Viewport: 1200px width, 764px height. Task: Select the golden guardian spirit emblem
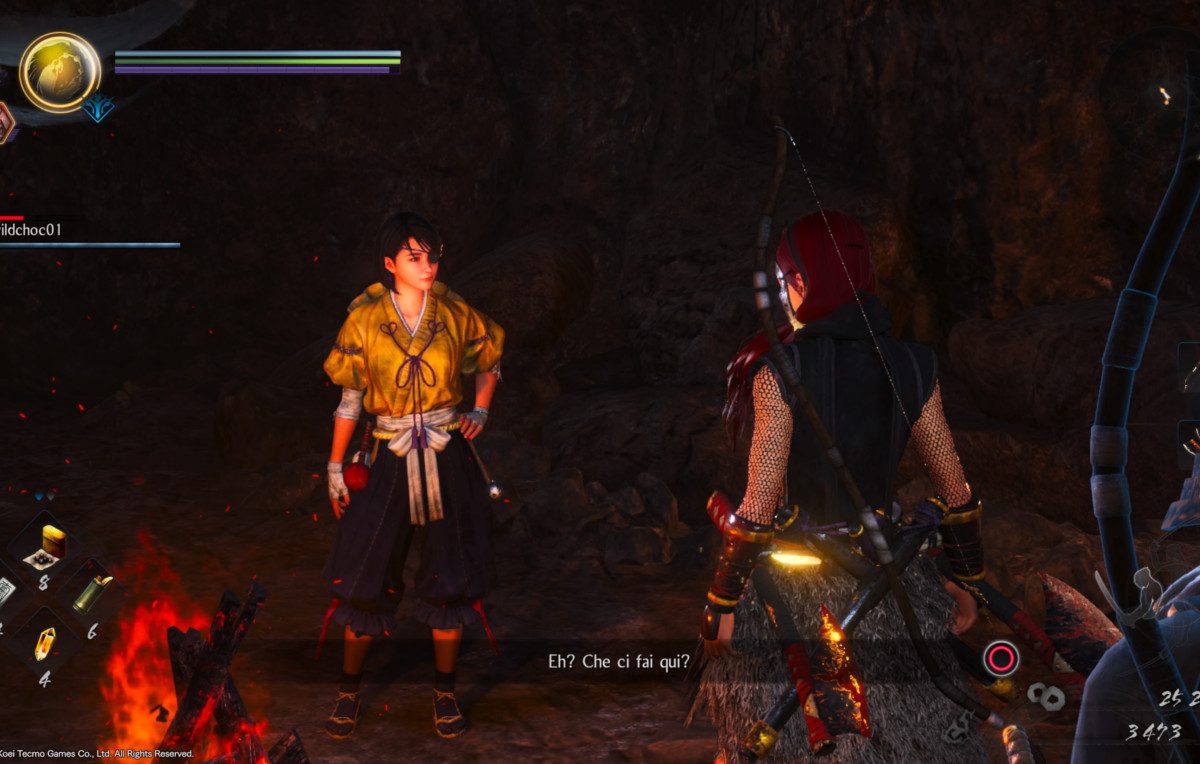point(60,71)
